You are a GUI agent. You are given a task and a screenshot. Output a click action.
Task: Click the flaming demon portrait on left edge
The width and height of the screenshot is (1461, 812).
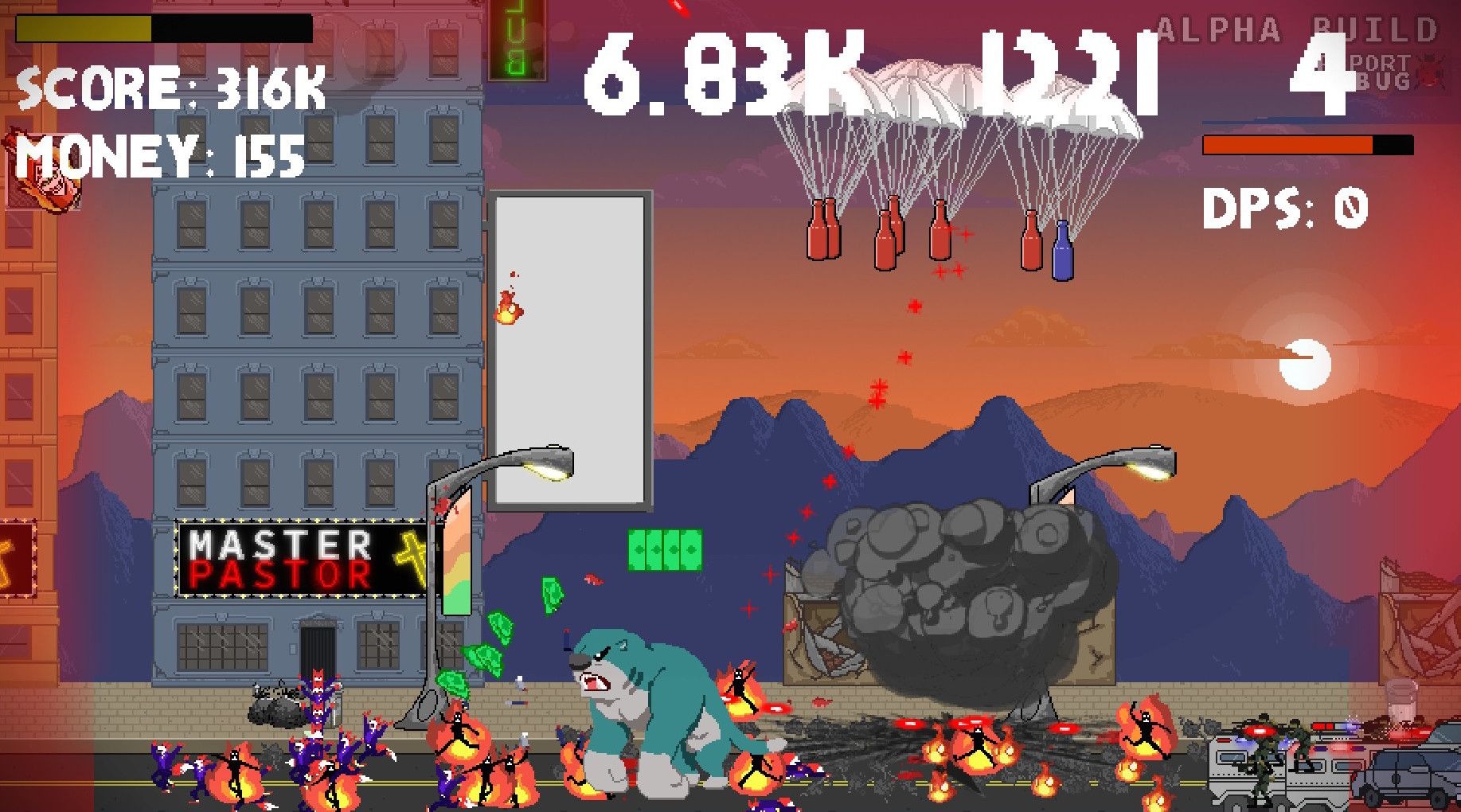coord(44,169)
